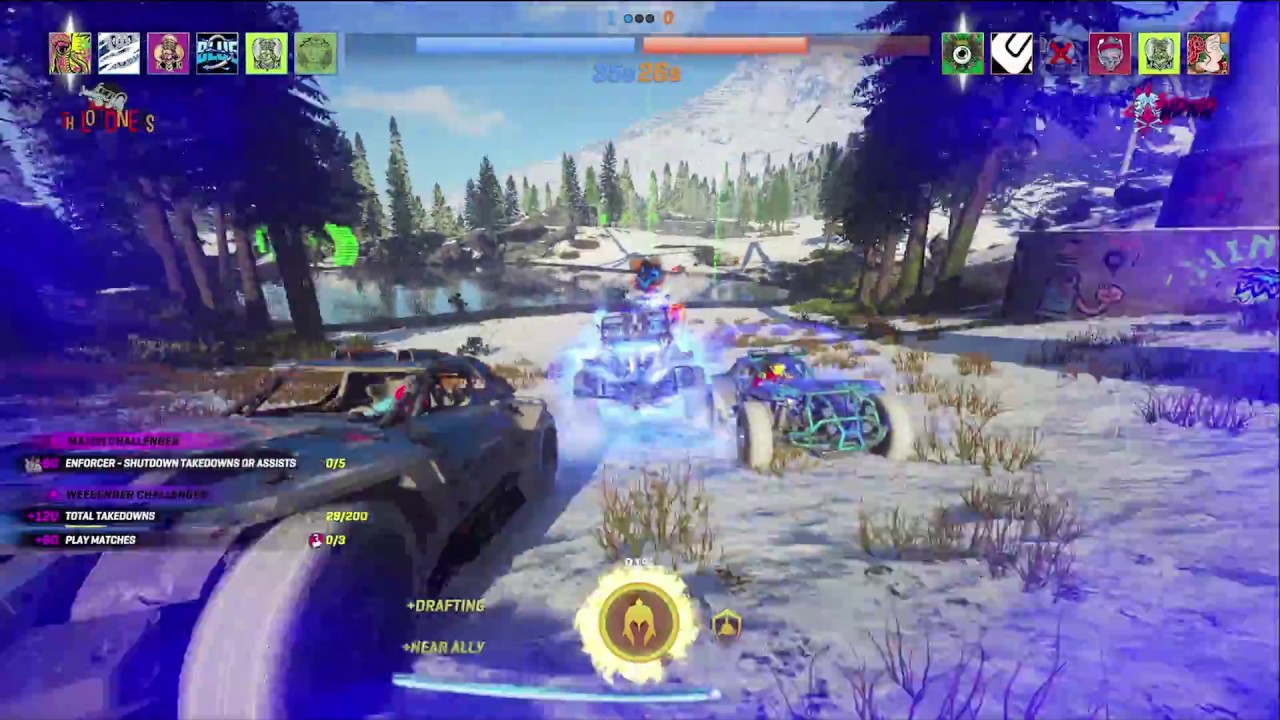
Task: Open the Enforcer shutdown takedowns challenge
Action: pos(180,463)
